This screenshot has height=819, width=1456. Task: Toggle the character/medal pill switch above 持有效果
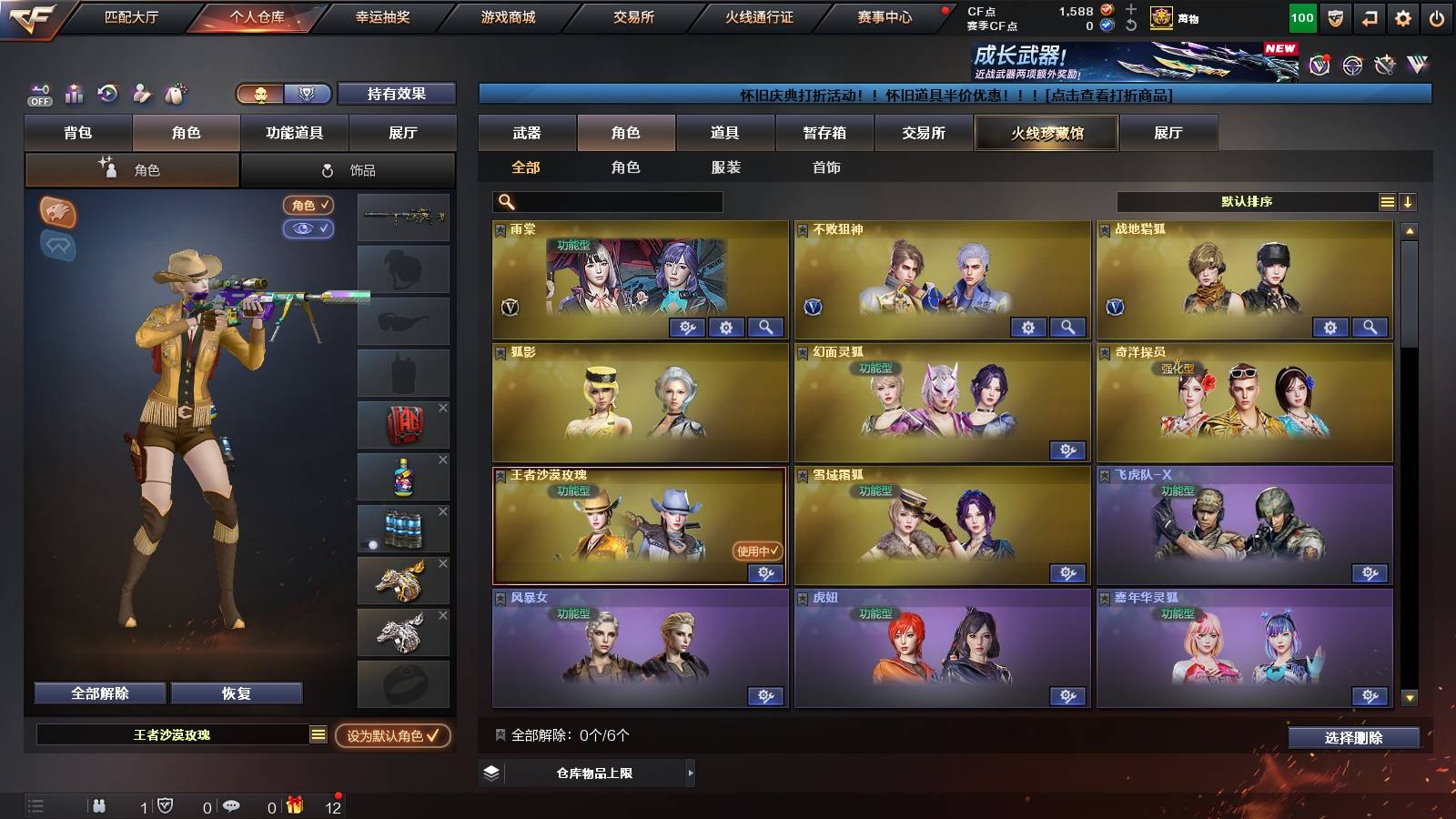click(280, 94)
